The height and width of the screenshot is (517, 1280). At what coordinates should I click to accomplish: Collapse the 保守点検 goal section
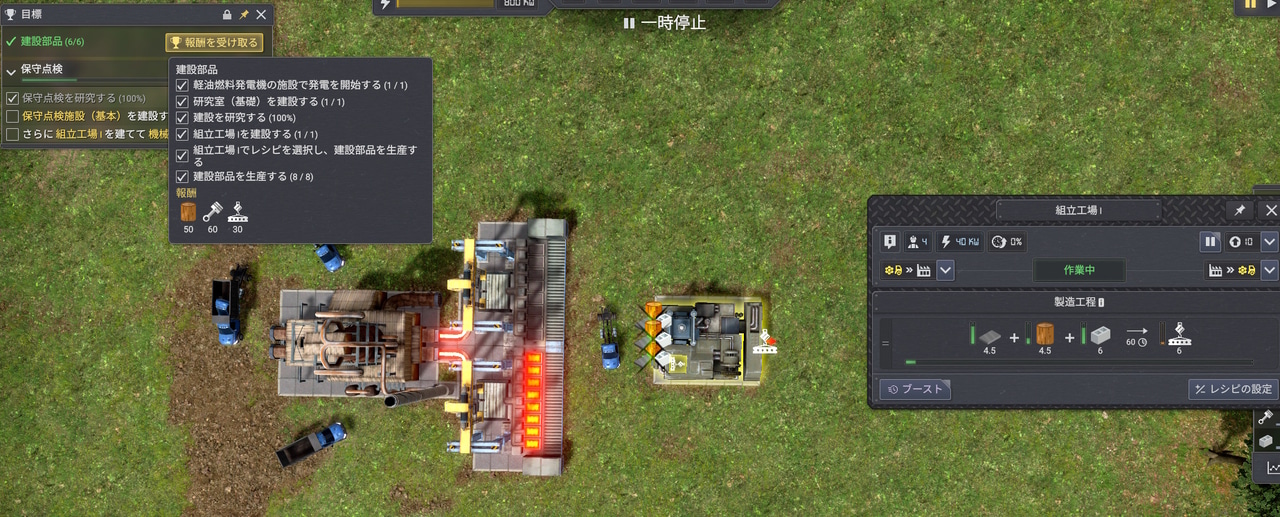(11, 70)
